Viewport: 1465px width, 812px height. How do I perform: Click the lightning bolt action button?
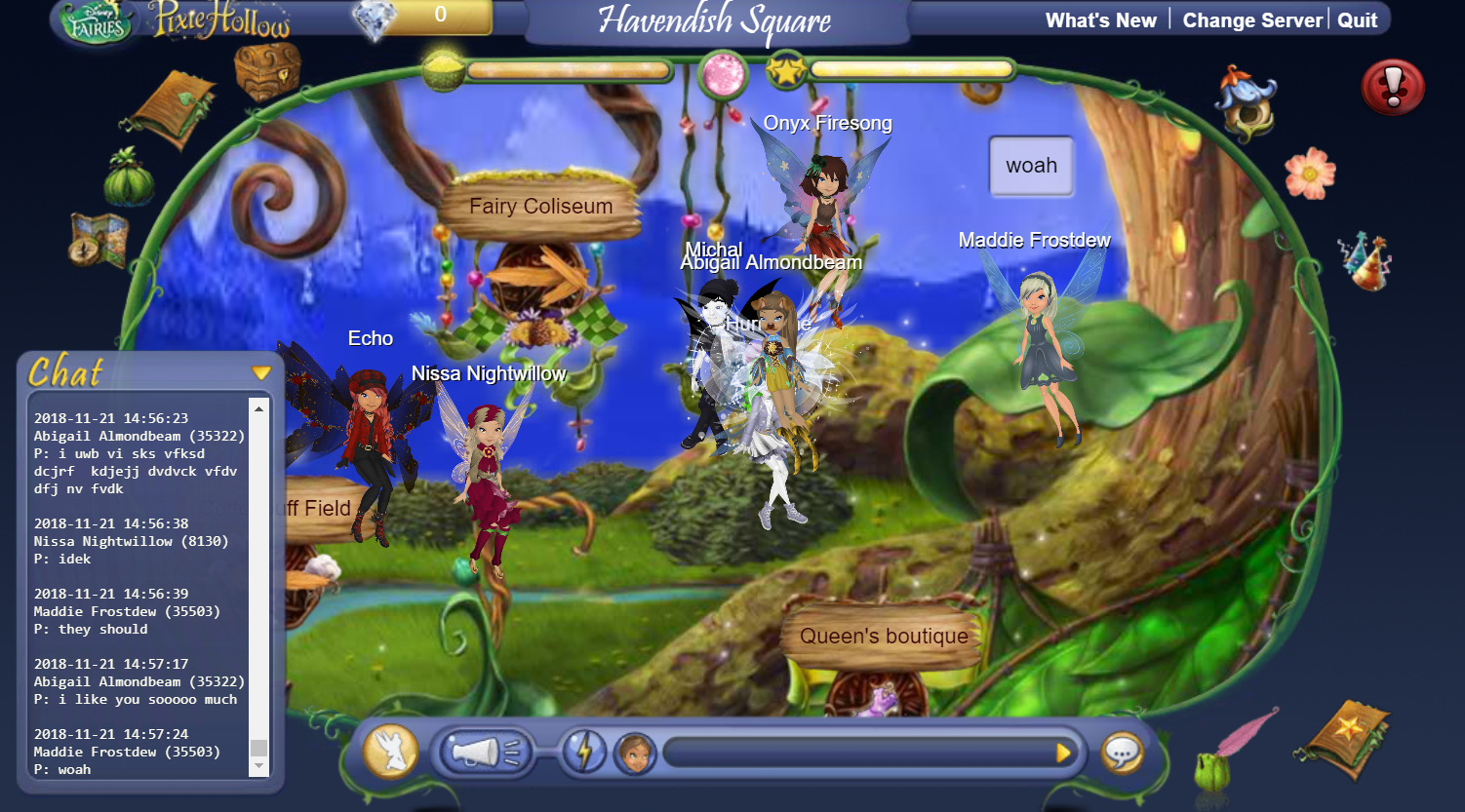click(x=584, y=753)
